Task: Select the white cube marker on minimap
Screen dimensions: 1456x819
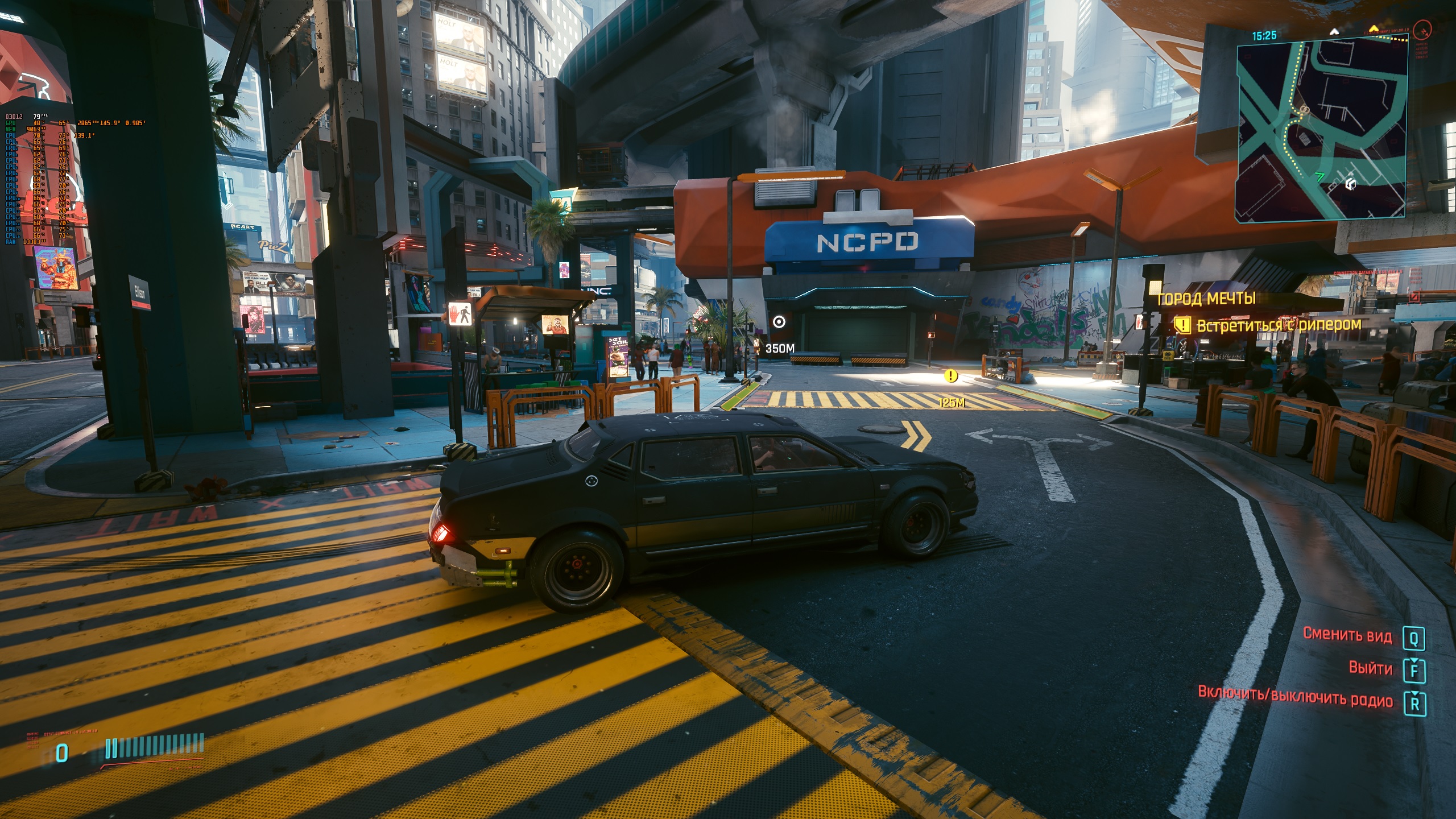Action: pyautogui.click(x=1351, y=184)
